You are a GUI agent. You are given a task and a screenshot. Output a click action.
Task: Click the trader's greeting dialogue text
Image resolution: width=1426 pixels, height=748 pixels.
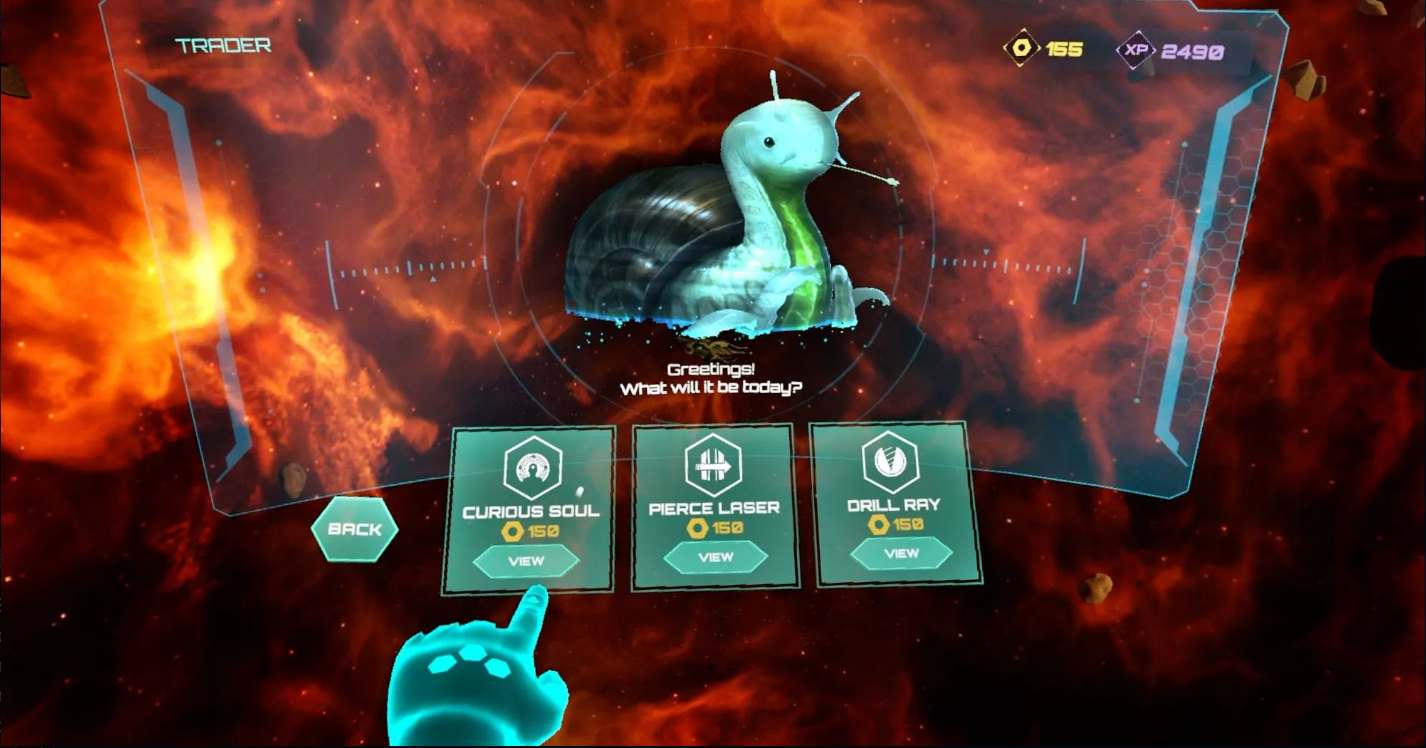coord(712,379)
